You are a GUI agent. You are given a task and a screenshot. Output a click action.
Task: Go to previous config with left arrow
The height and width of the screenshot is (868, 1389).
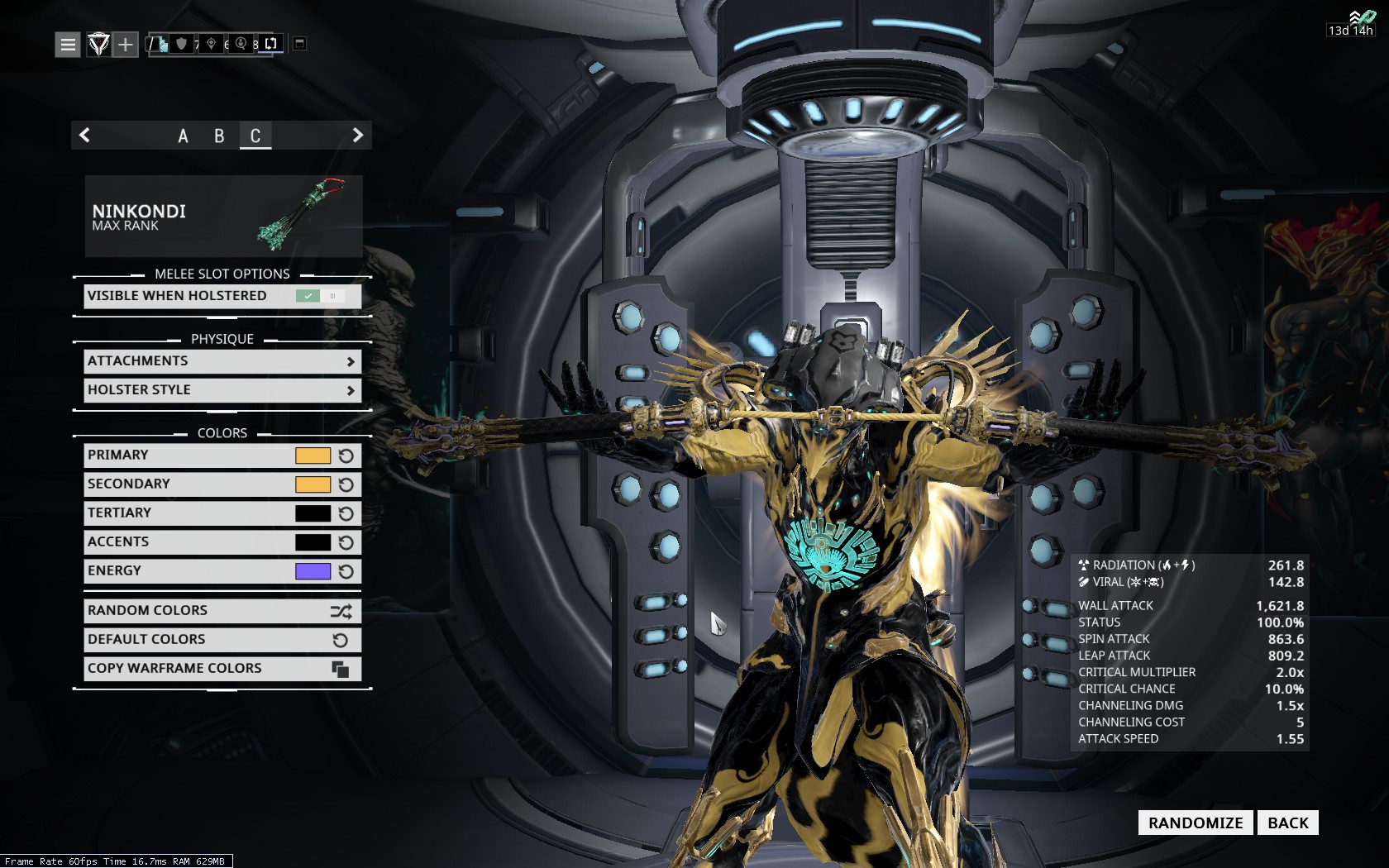tap(84, 135)
